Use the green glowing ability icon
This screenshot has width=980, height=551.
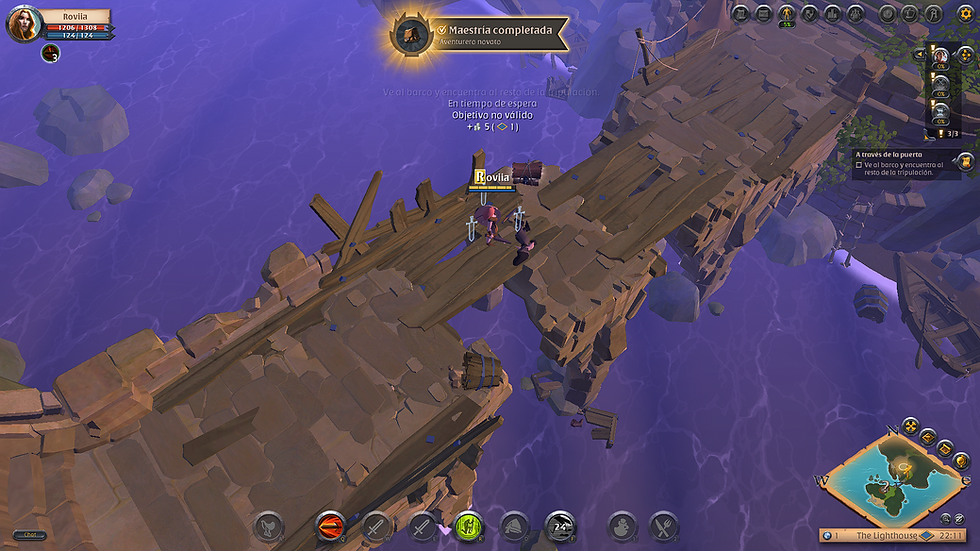[469, 525]
